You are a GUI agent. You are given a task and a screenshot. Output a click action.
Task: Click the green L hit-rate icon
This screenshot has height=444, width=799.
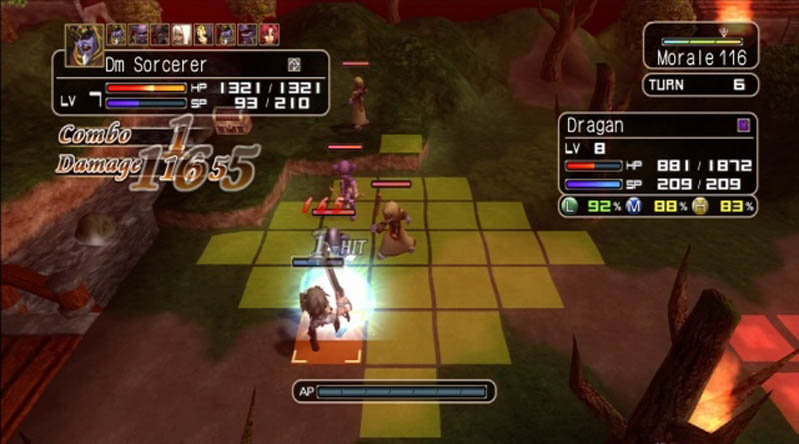pyautogui.click(x=570, y=206)
